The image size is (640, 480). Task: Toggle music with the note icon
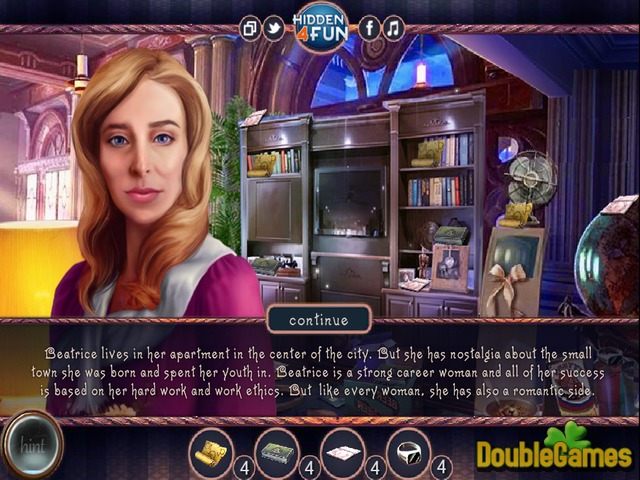393,29
